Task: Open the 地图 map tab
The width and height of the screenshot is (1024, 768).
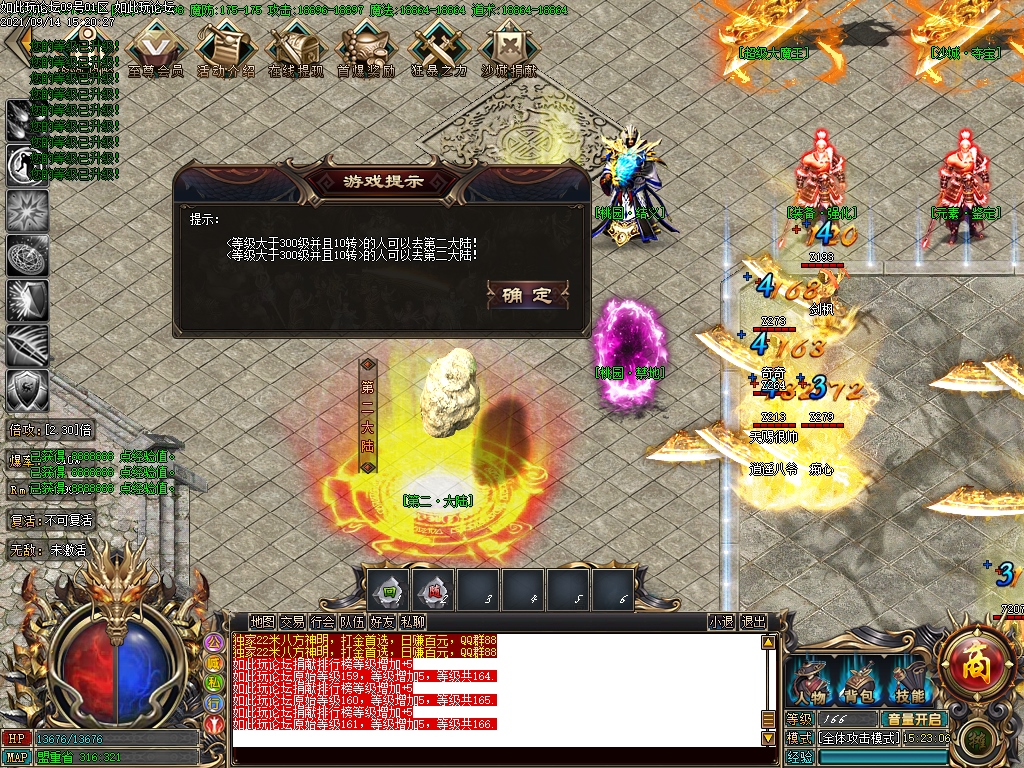Action: point(262,622)
